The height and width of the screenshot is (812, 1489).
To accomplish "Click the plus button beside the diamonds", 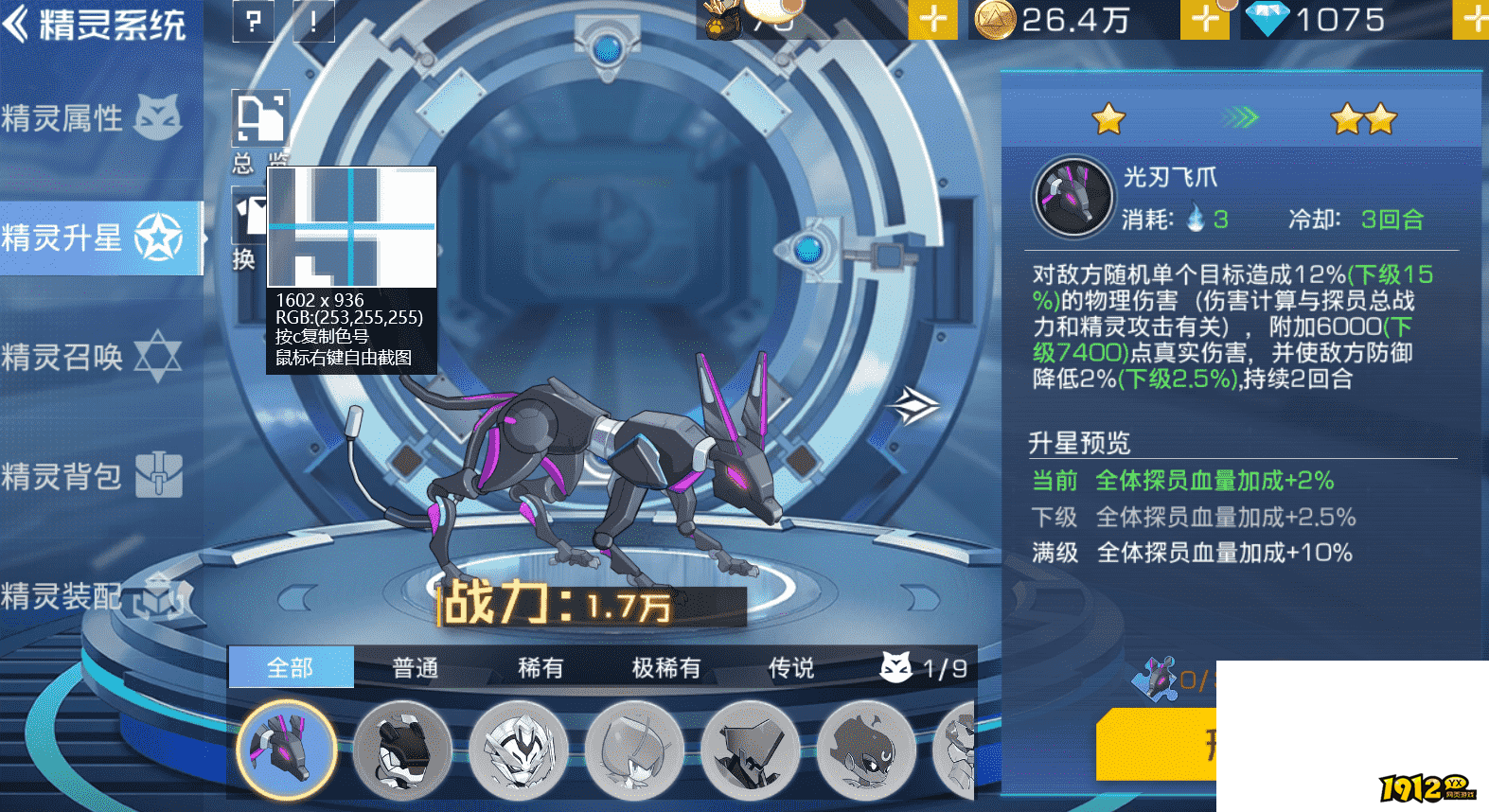I will (x=1474, y=20).
